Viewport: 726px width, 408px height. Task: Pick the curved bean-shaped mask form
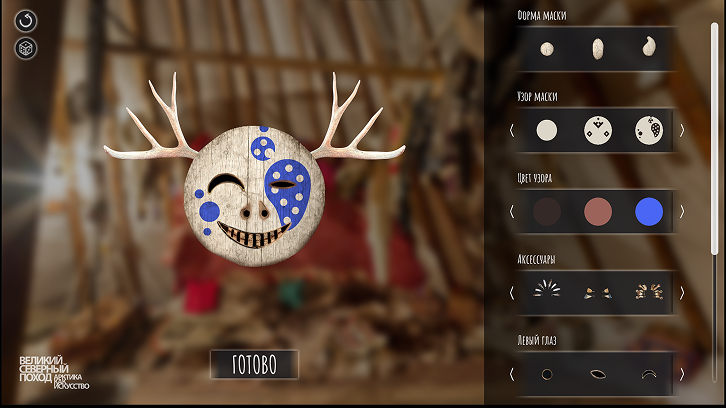[x=648, y=47]
